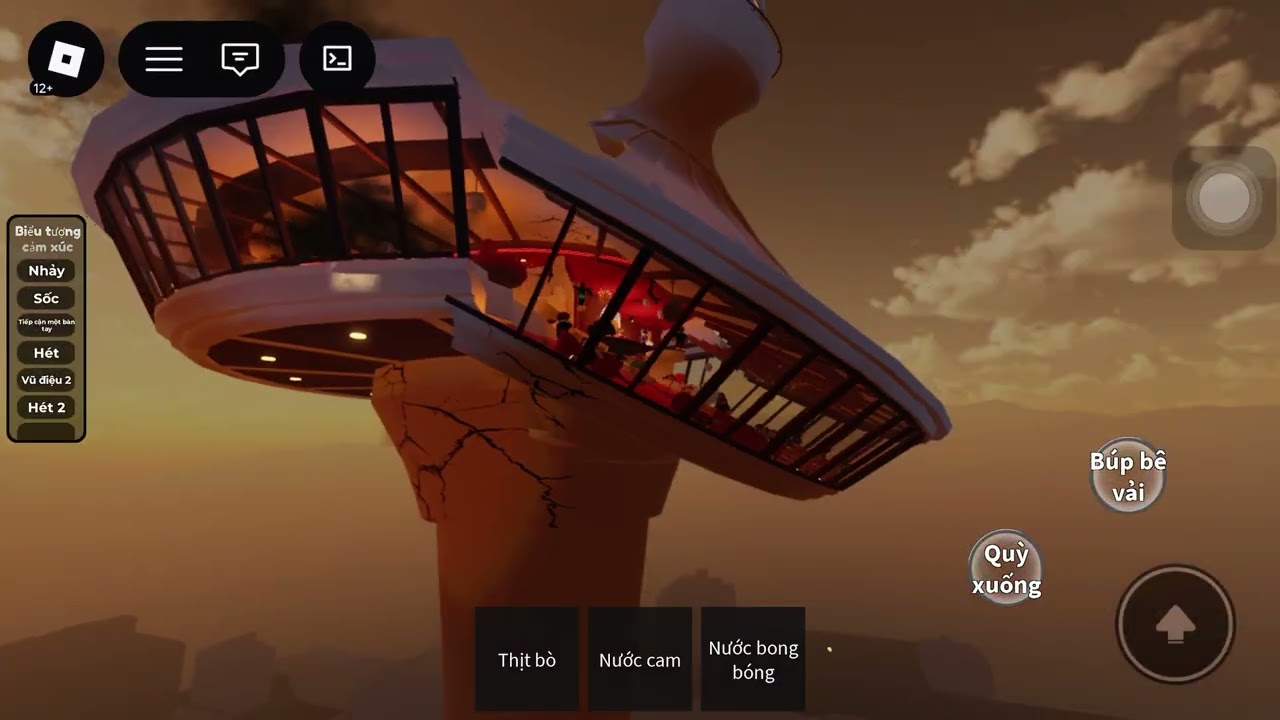Tap the Quỳ xuống button
1280x720 pixels.
coord(1006,569)
